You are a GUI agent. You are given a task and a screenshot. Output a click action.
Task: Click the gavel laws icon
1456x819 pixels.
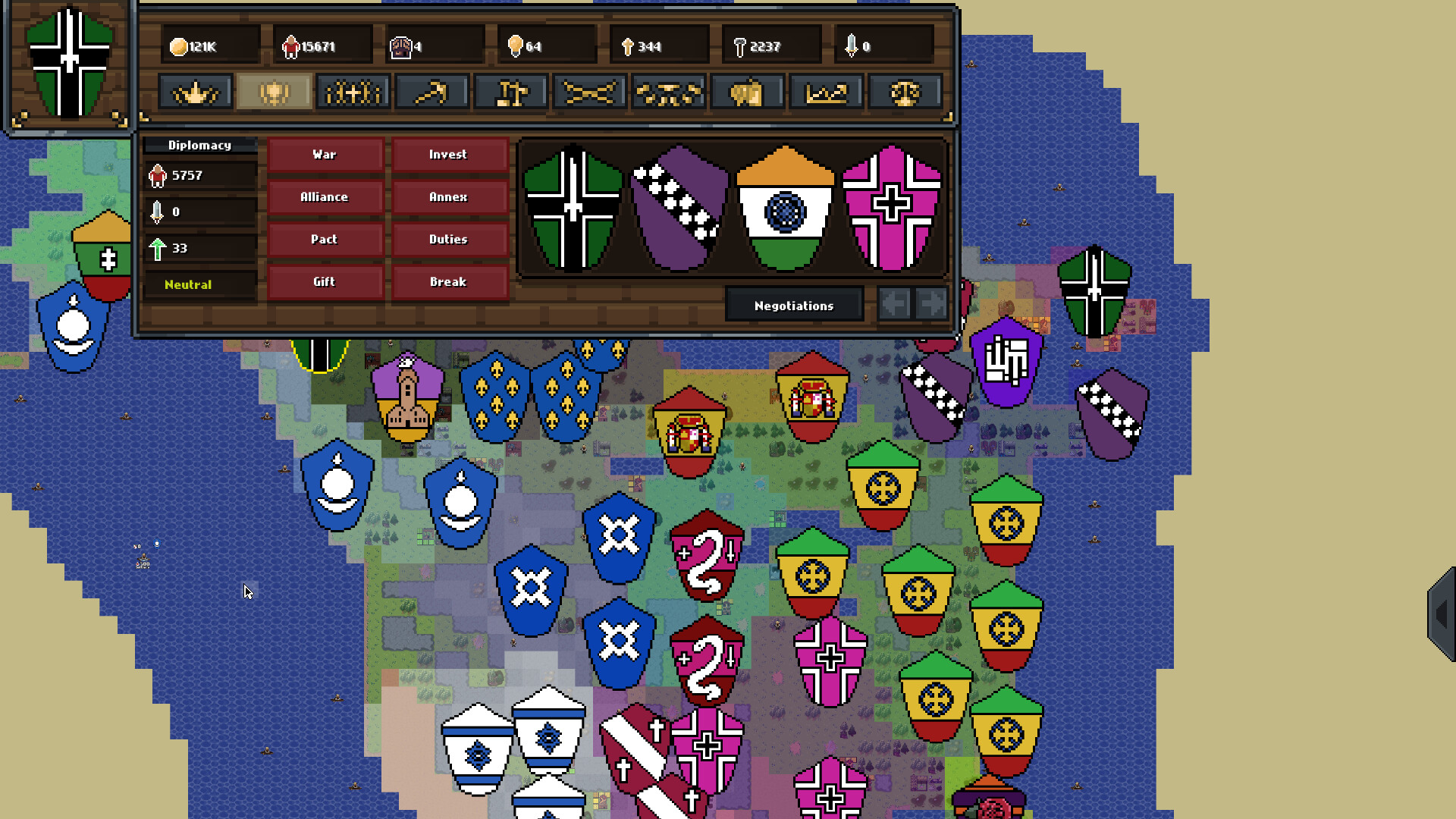pos(510,92)
